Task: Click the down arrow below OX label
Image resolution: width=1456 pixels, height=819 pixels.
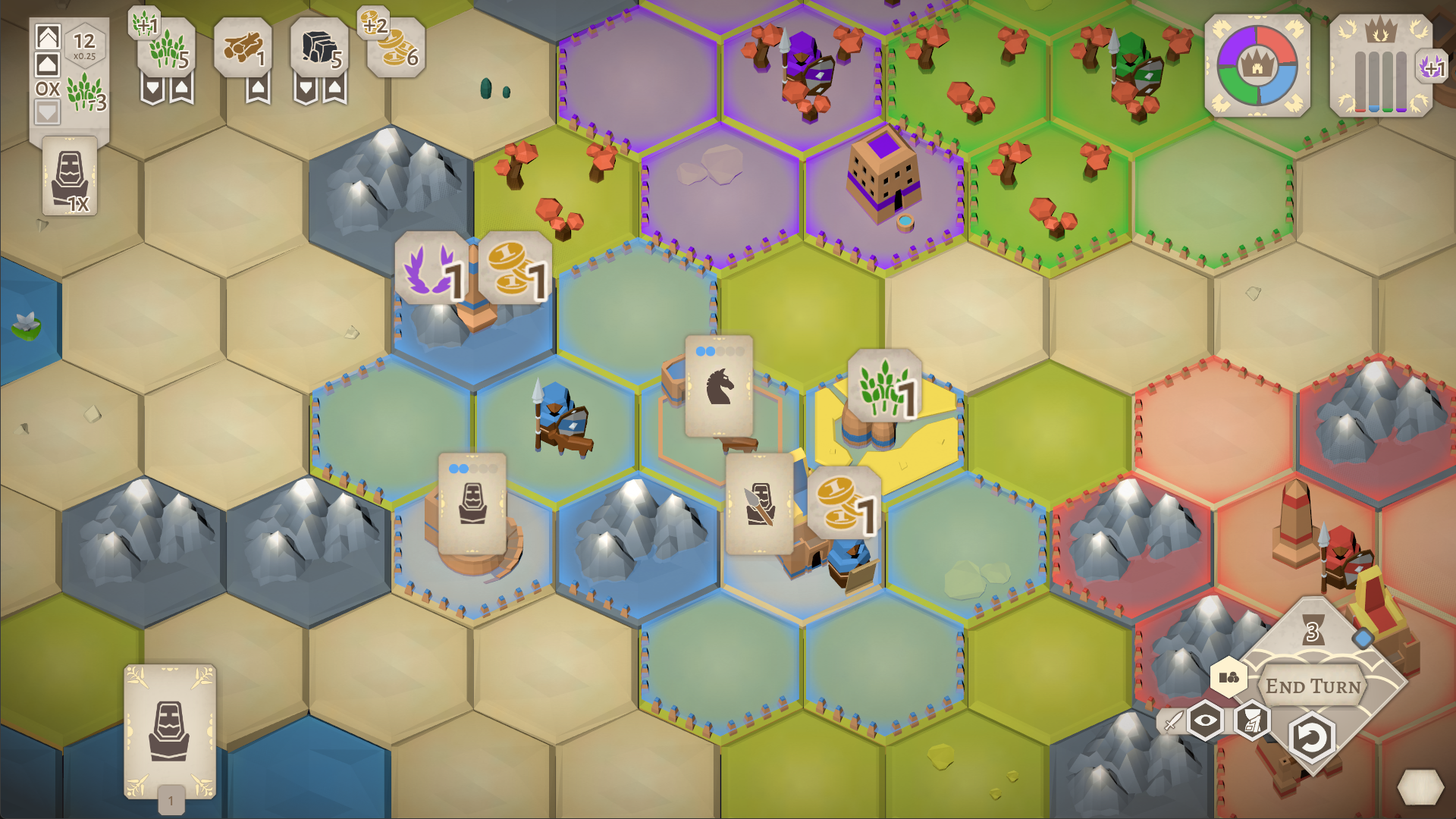Action: (x=48, y=113)
